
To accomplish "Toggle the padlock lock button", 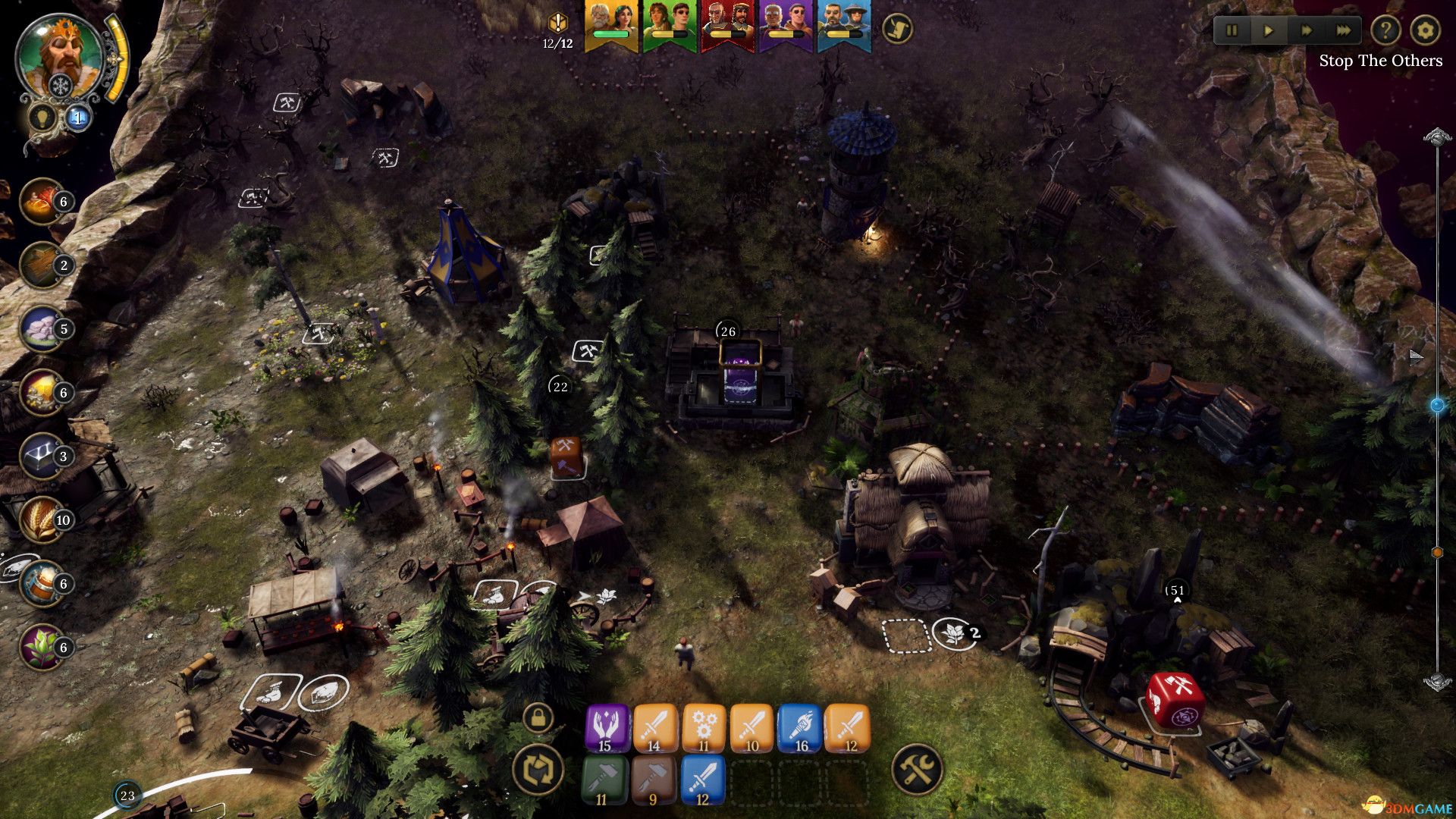I will [538, 717].
